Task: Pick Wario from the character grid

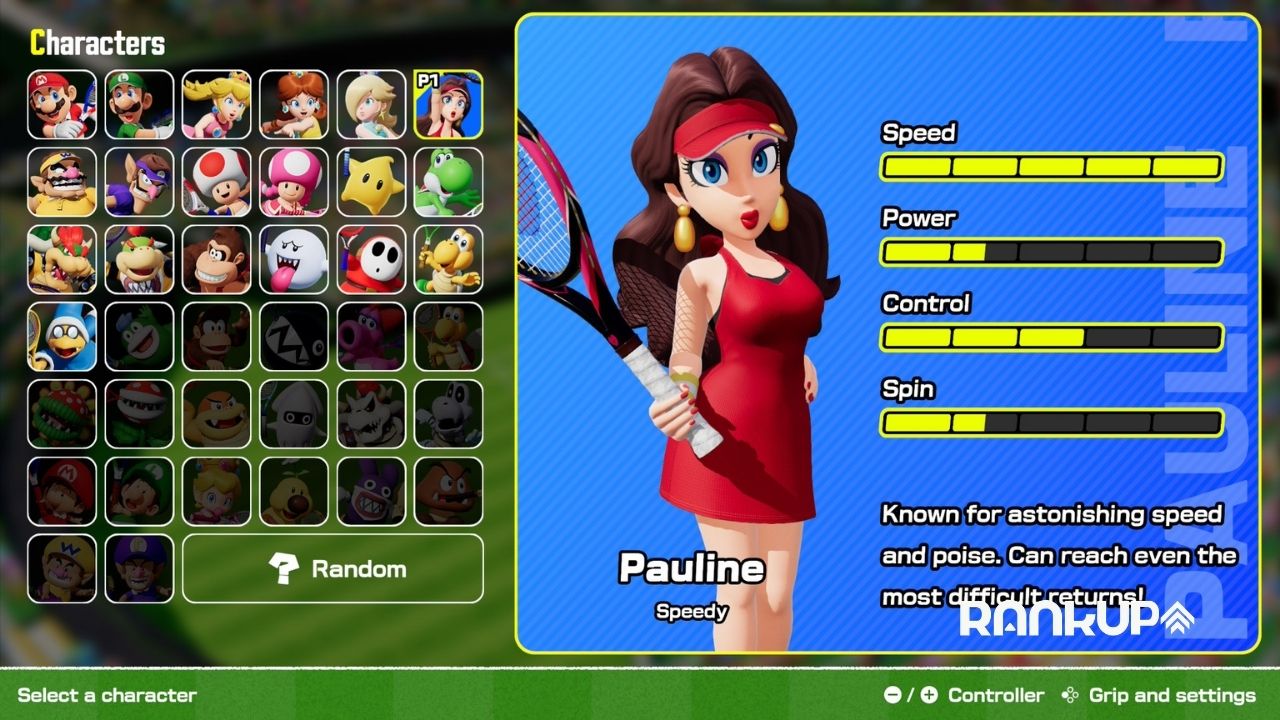Action: 62,182
